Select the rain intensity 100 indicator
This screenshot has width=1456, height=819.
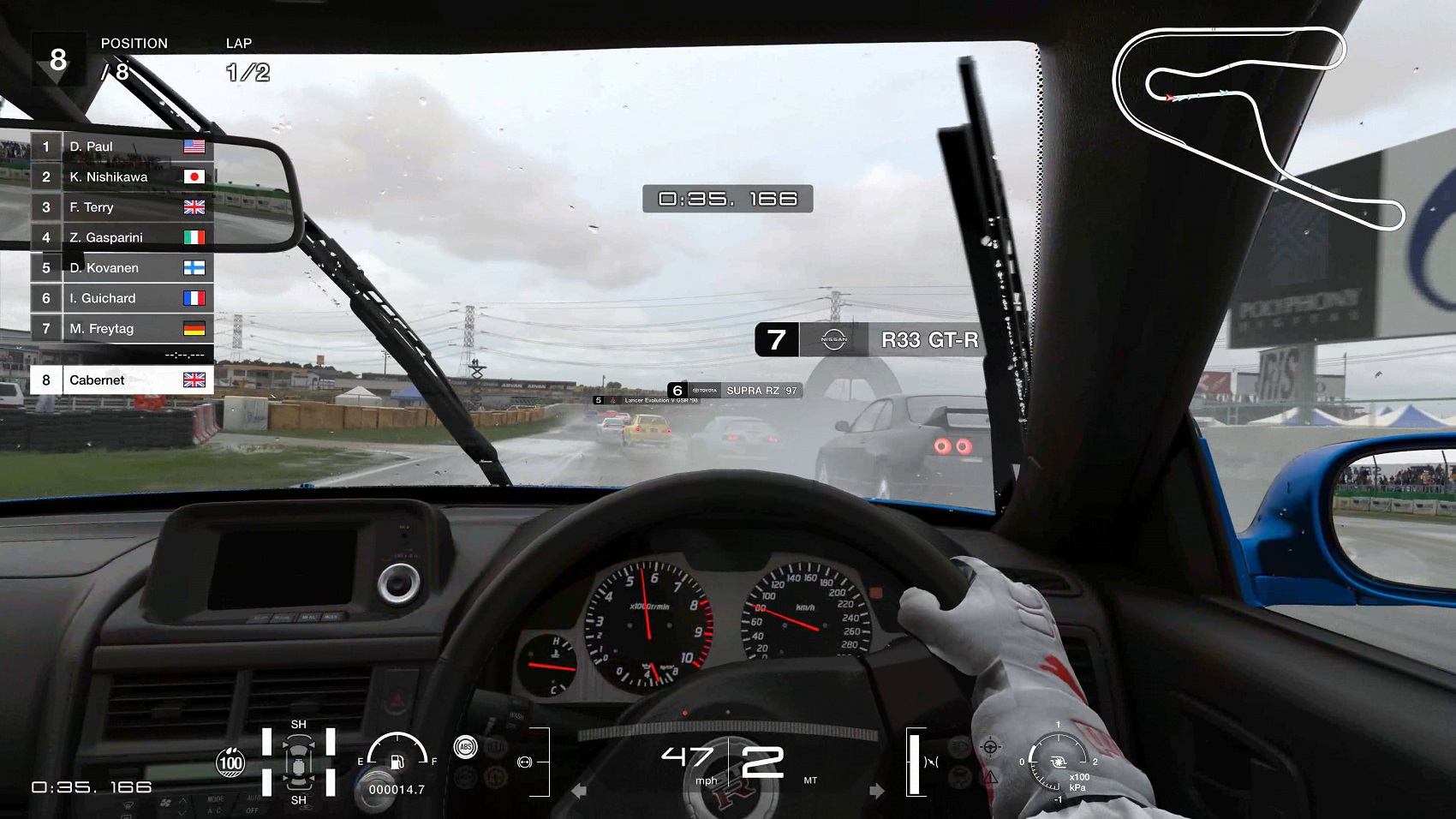tap(231, 762)
